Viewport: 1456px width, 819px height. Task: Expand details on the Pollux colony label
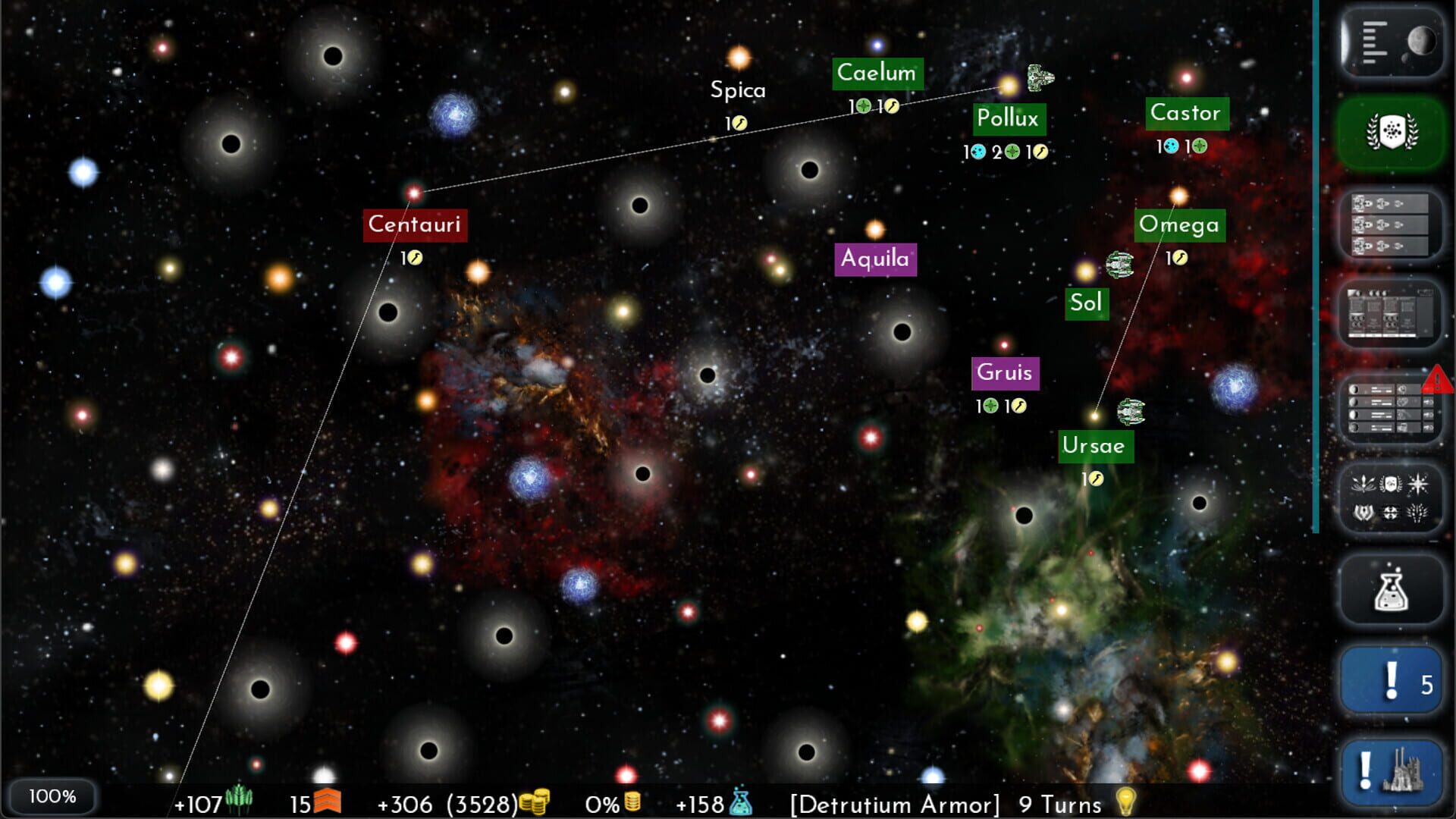pos(1009,119)
